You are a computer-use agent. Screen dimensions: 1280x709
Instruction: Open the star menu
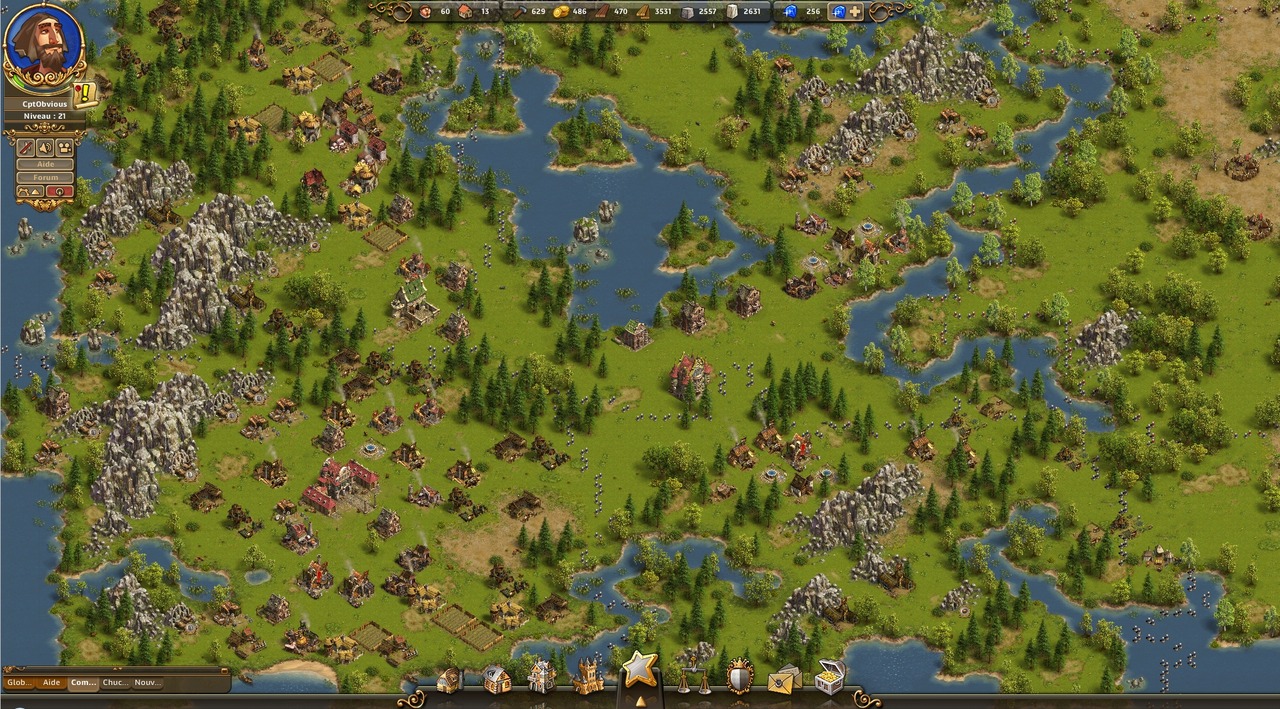coord(639,670)
